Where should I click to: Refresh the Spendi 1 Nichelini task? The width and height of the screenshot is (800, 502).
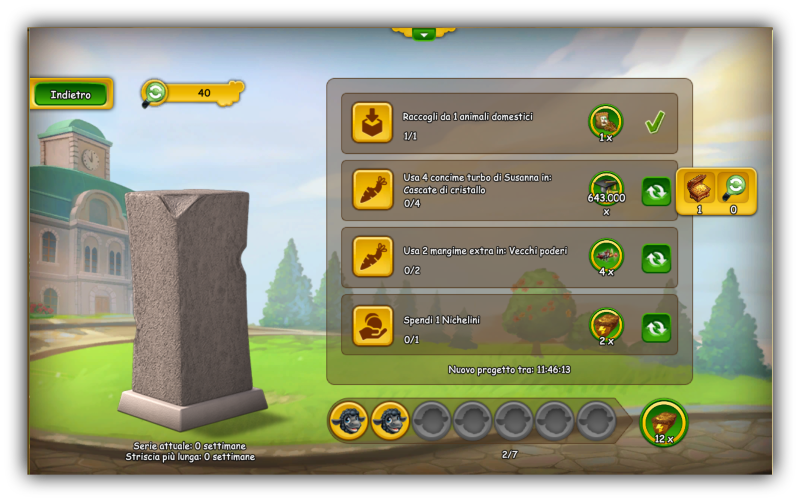(656, 327)
